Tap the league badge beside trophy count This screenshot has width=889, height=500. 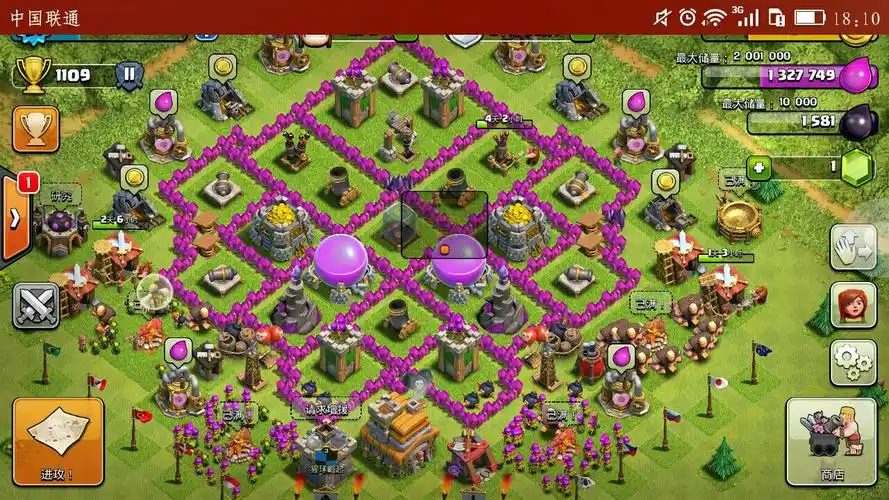click(128, 74)
